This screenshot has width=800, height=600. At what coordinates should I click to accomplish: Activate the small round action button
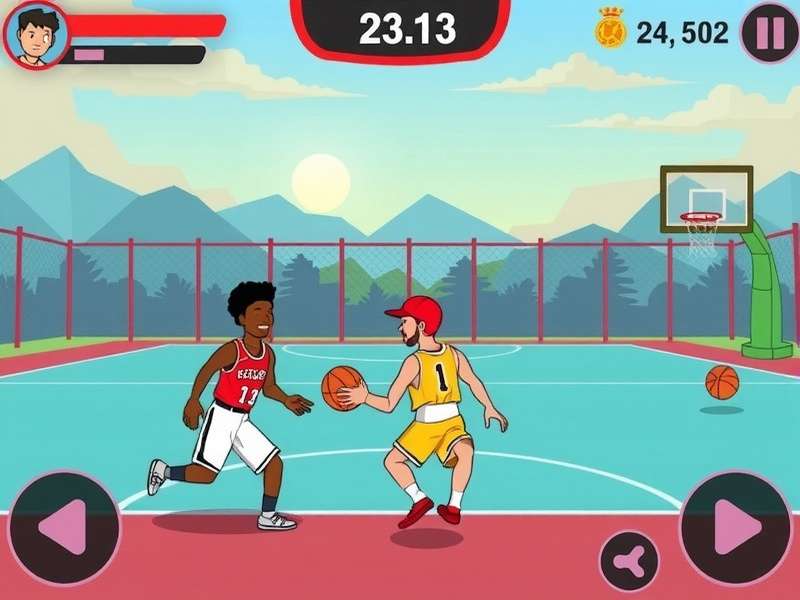click(x=629, y=561)
